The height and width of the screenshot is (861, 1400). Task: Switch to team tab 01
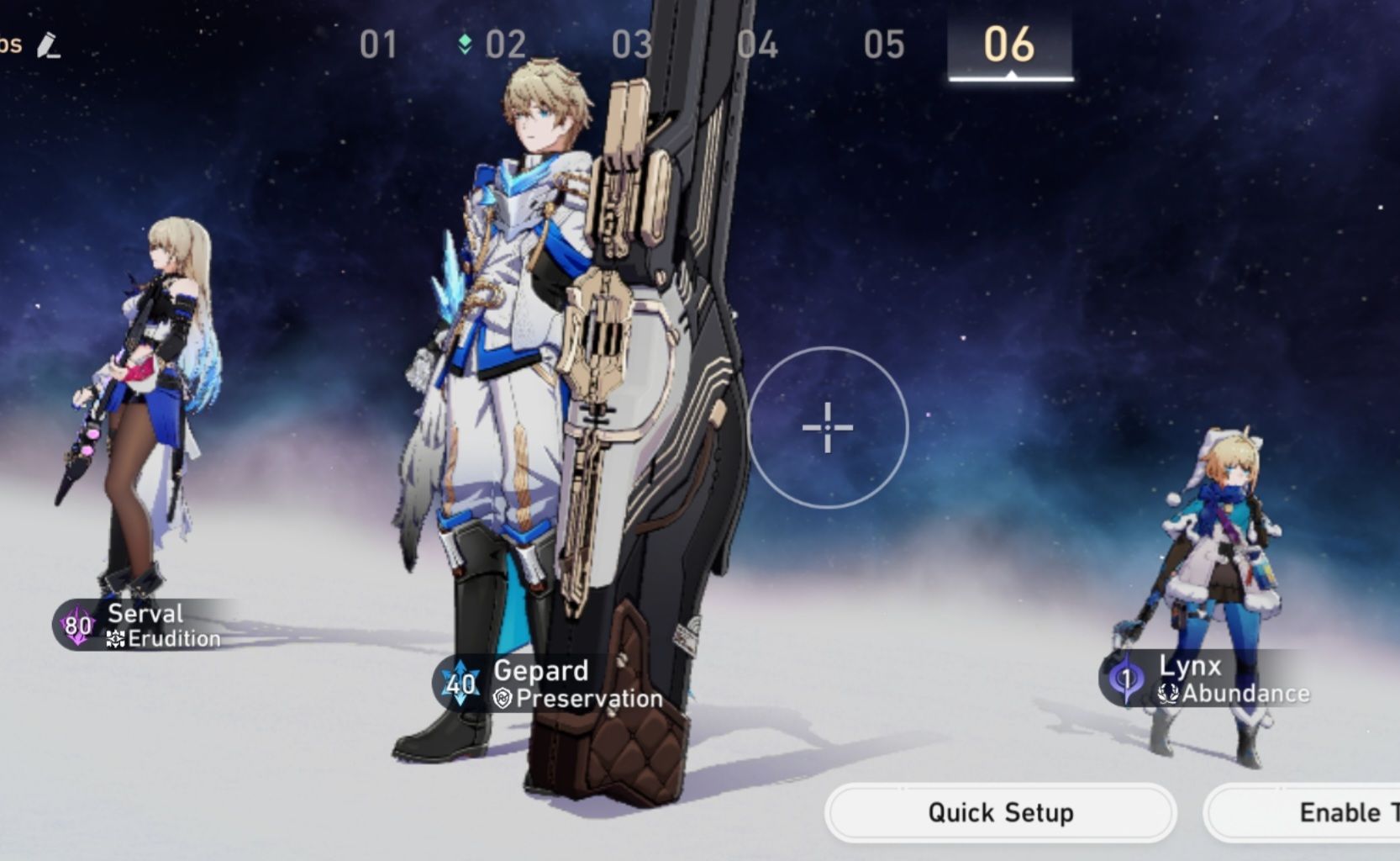[377, 46]
